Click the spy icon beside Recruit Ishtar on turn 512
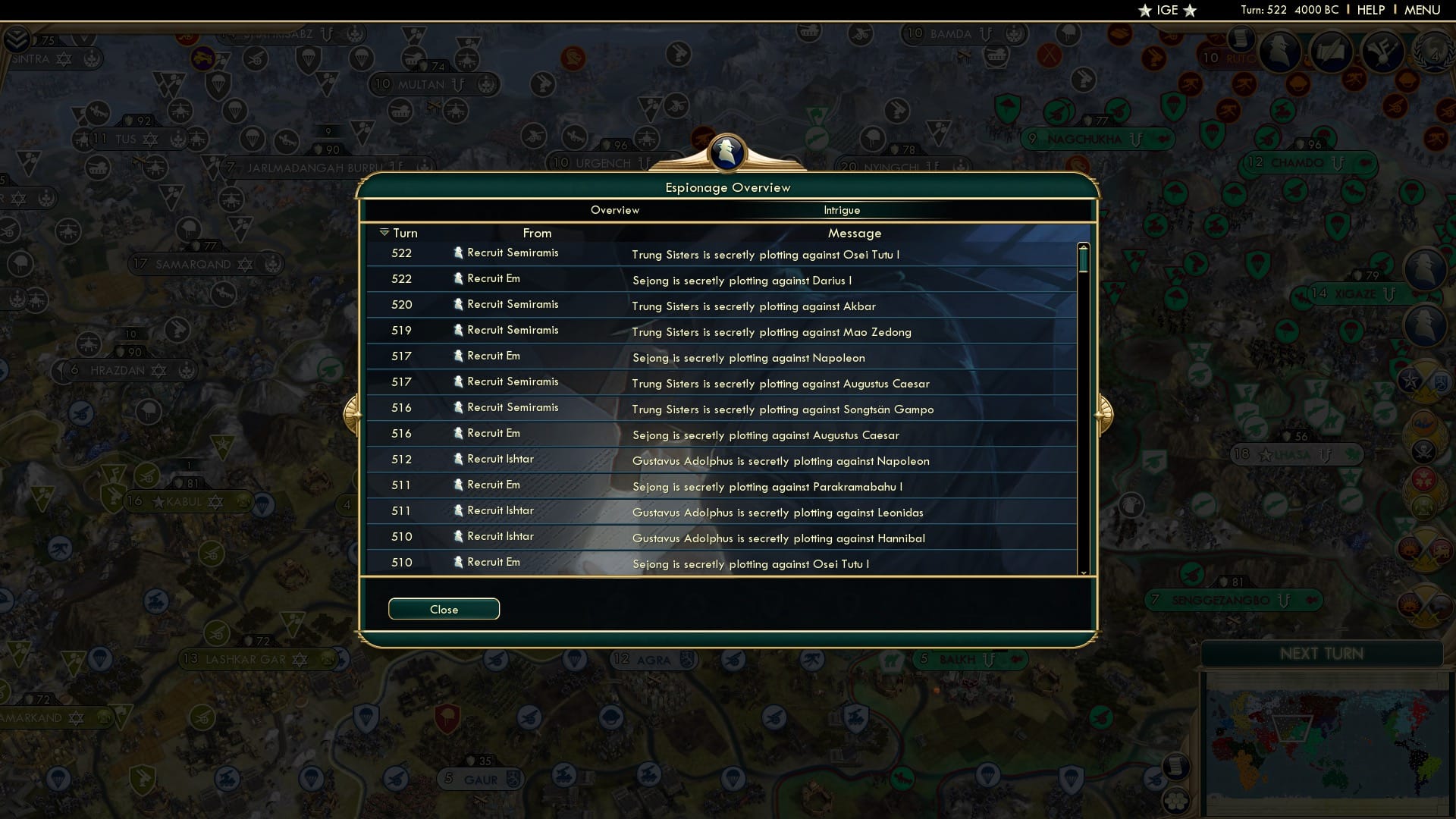 459,459
